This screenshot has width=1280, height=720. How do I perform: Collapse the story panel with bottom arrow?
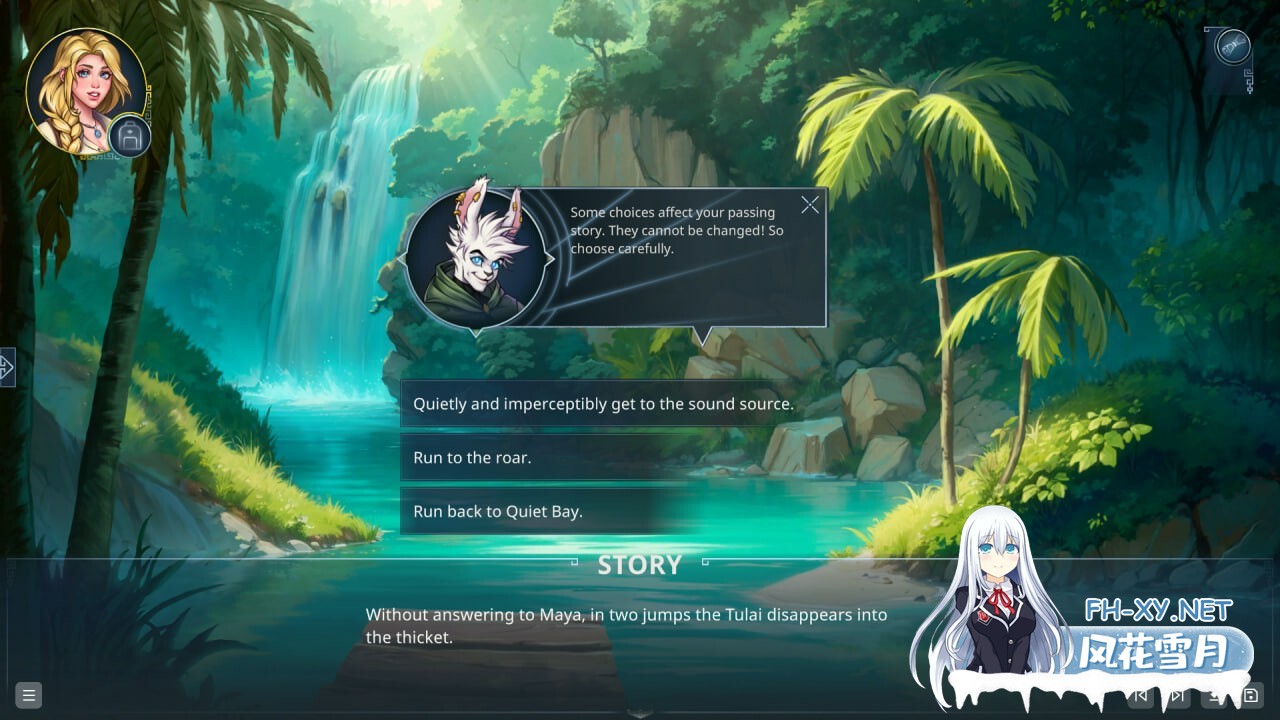pos(640,714)
